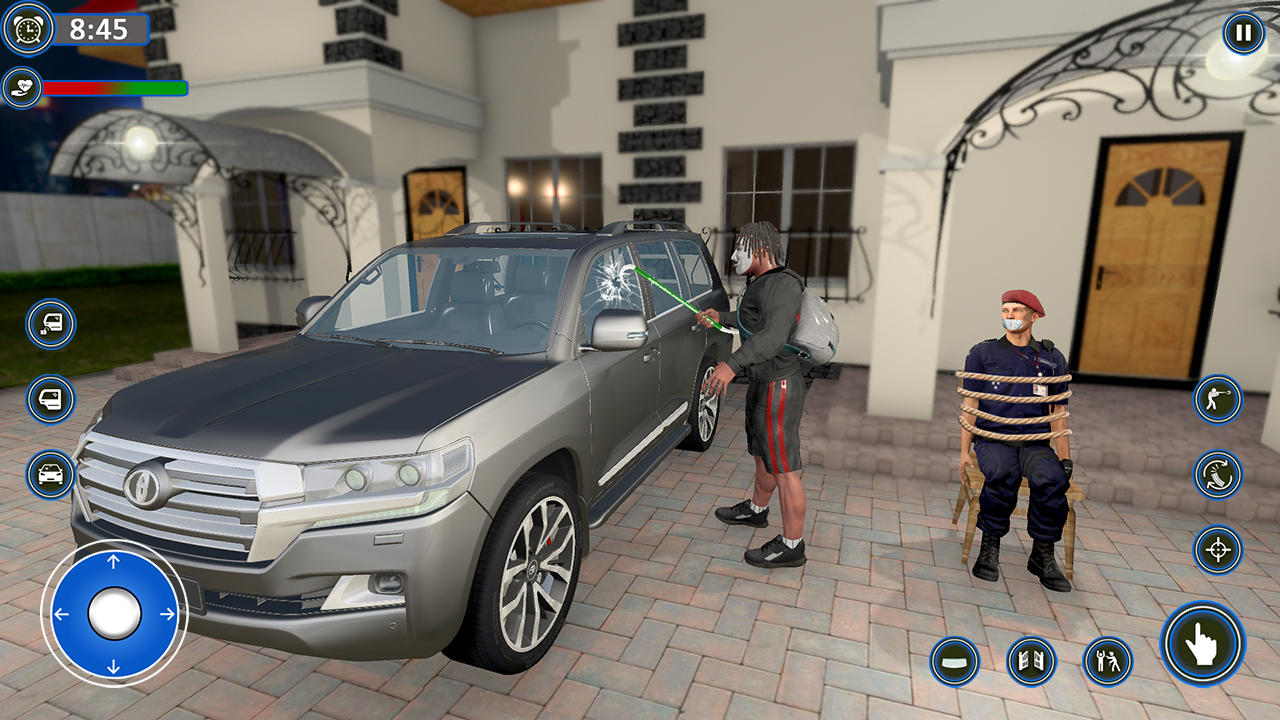This screenshot has width=1280, height=720.
Task: Click the health status icon
Action: [22, 85]
